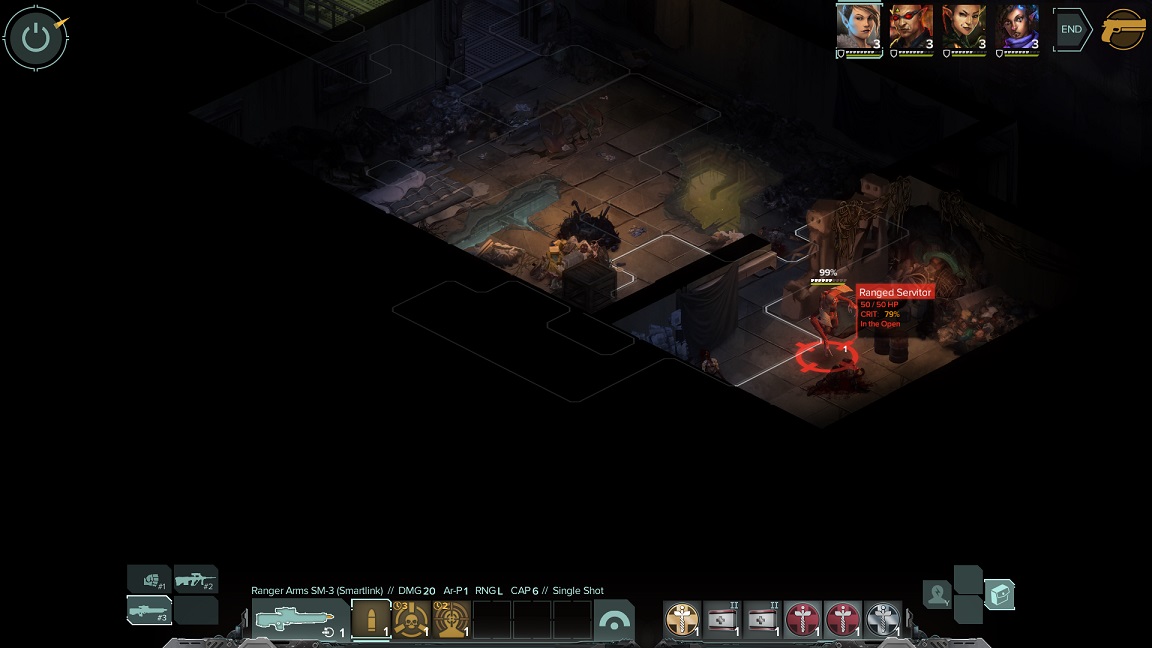
Task: Reload the Ranger Arms SM-3 rifle
Action: click(x=329, y=632)
